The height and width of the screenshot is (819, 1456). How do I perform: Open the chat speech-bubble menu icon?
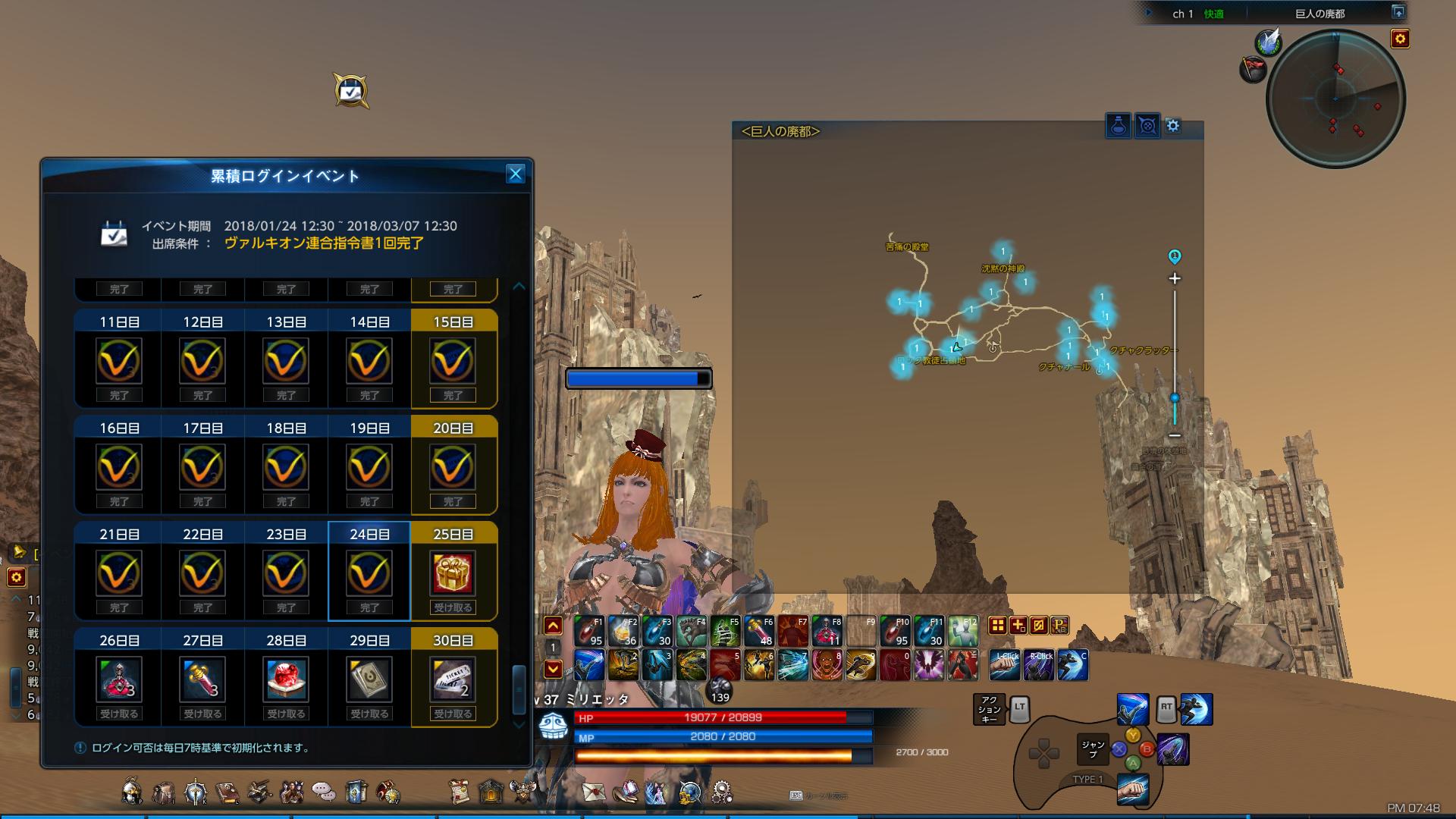click(x=324, y=792)
